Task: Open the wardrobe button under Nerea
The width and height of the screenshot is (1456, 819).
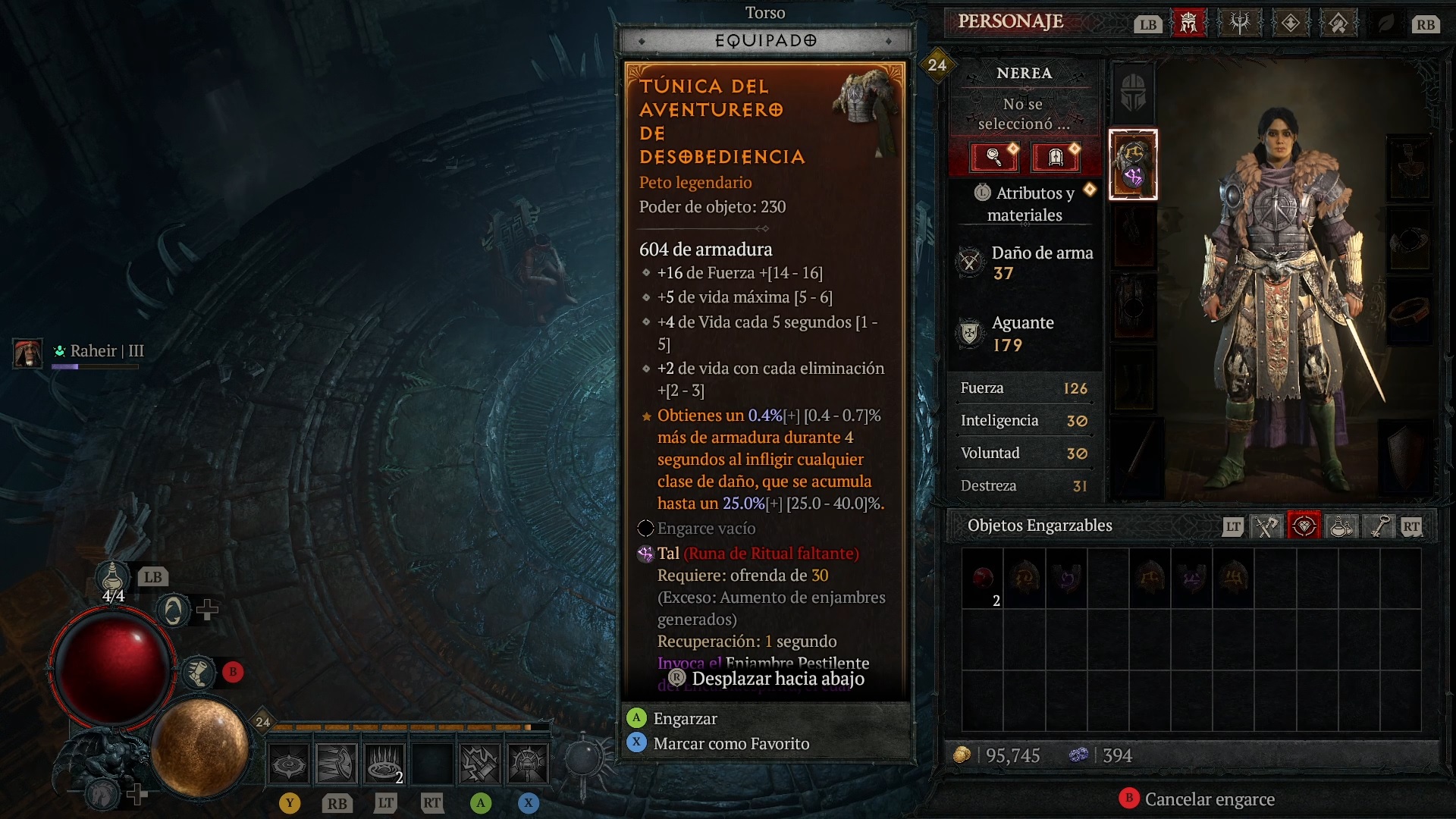Action: 1055,157
